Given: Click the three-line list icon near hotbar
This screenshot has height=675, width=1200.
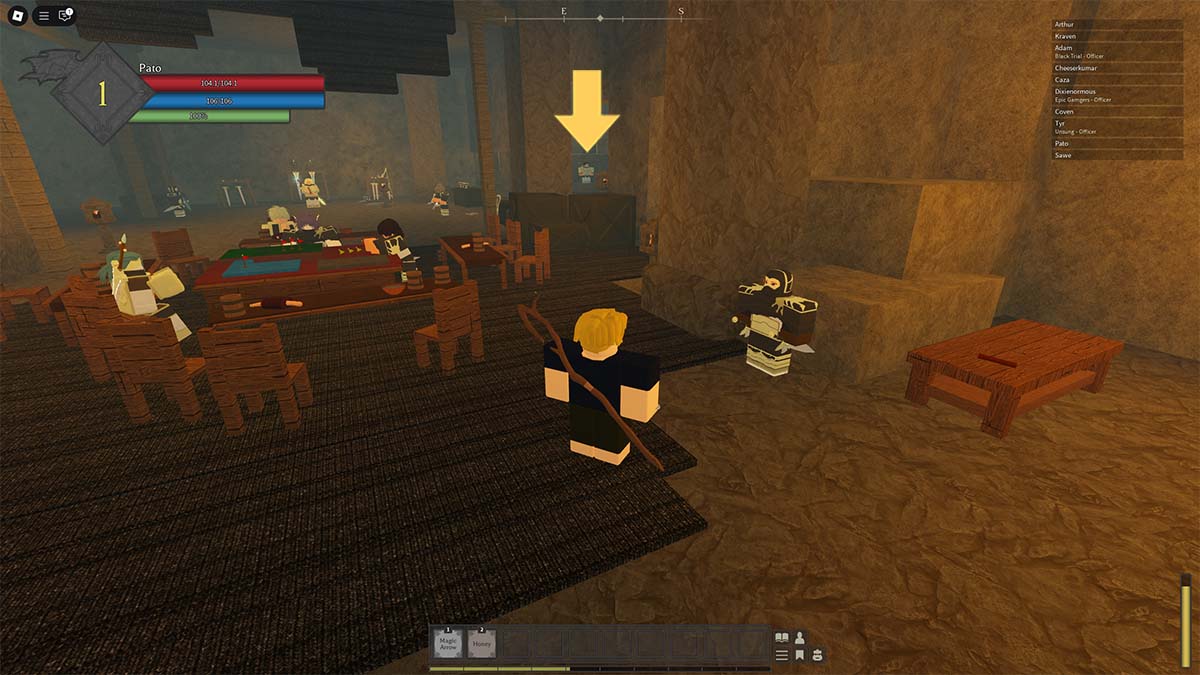Looking at the screenshot, I should [782, 655].
